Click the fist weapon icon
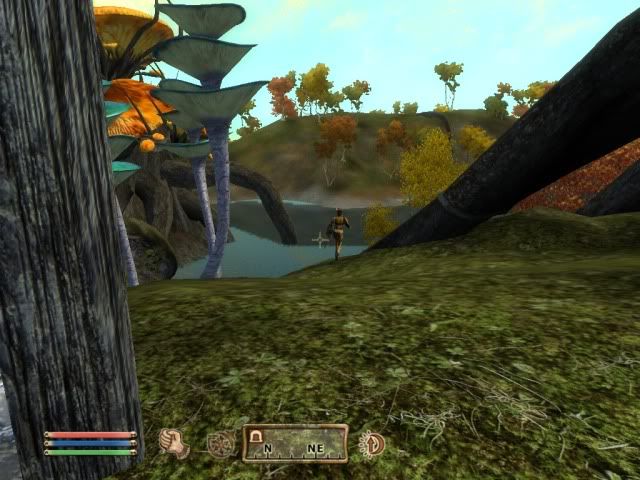Image resolution: width=640 pixels, height=480 pixels. point(174,442)
